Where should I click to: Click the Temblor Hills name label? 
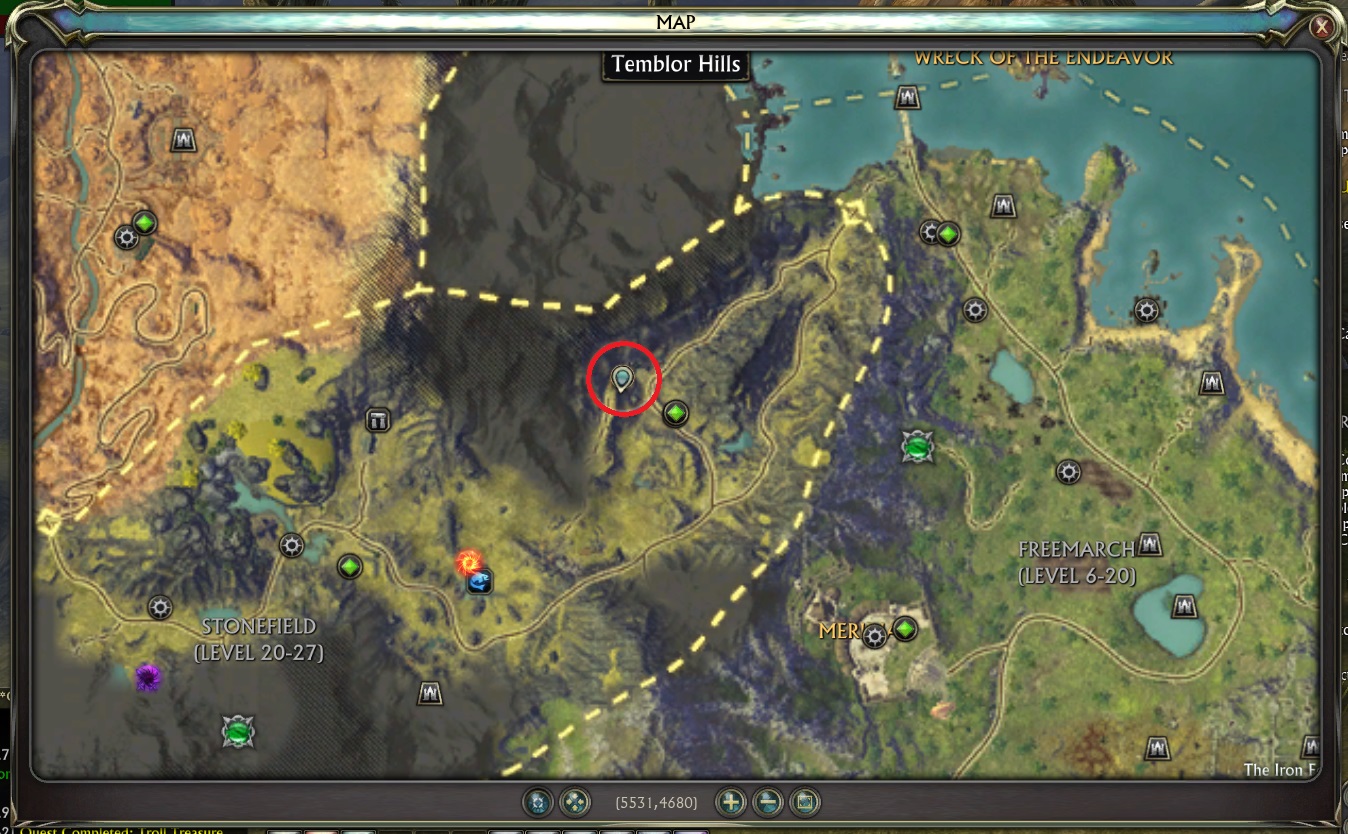(674, 64)
